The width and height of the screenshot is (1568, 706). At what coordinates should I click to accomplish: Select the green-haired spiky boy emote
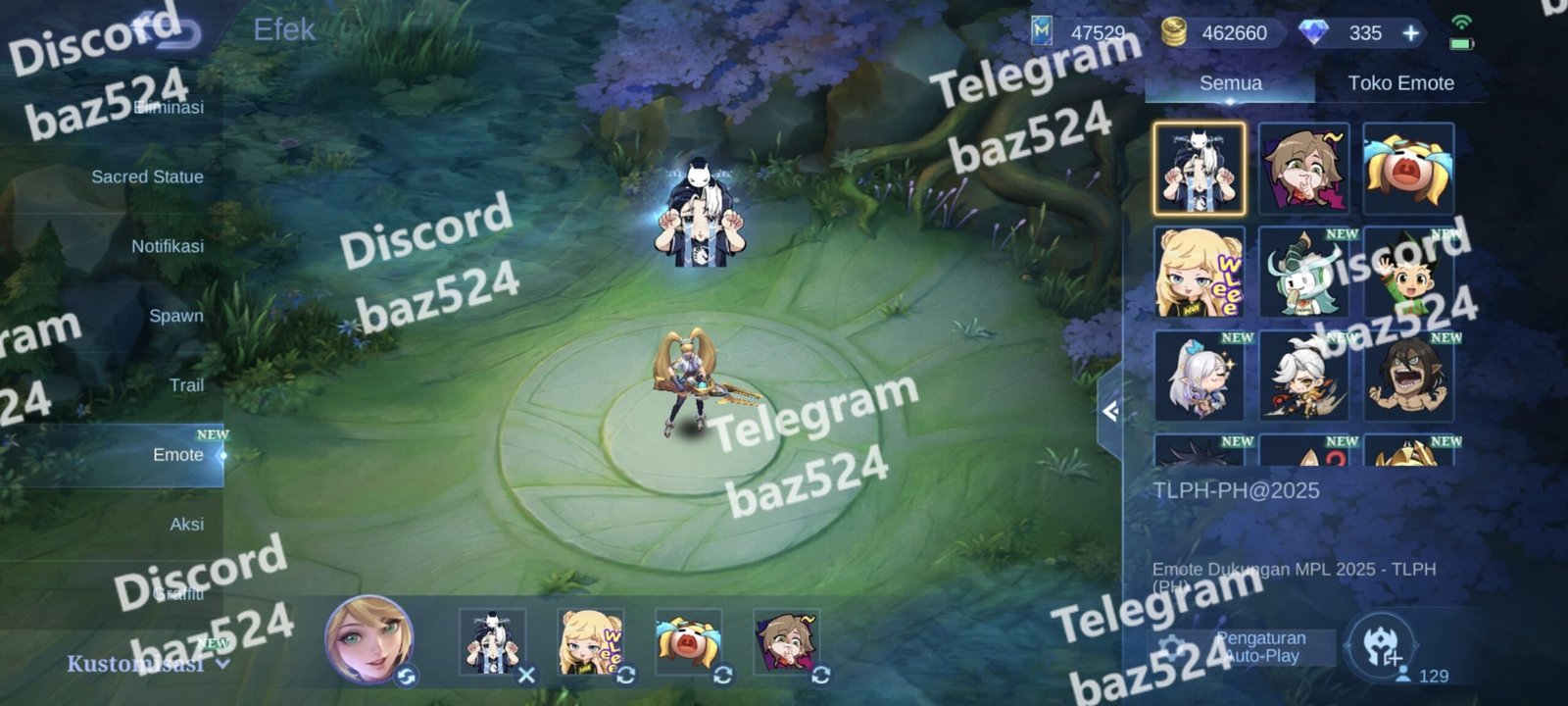click(x=1408, y=273)
